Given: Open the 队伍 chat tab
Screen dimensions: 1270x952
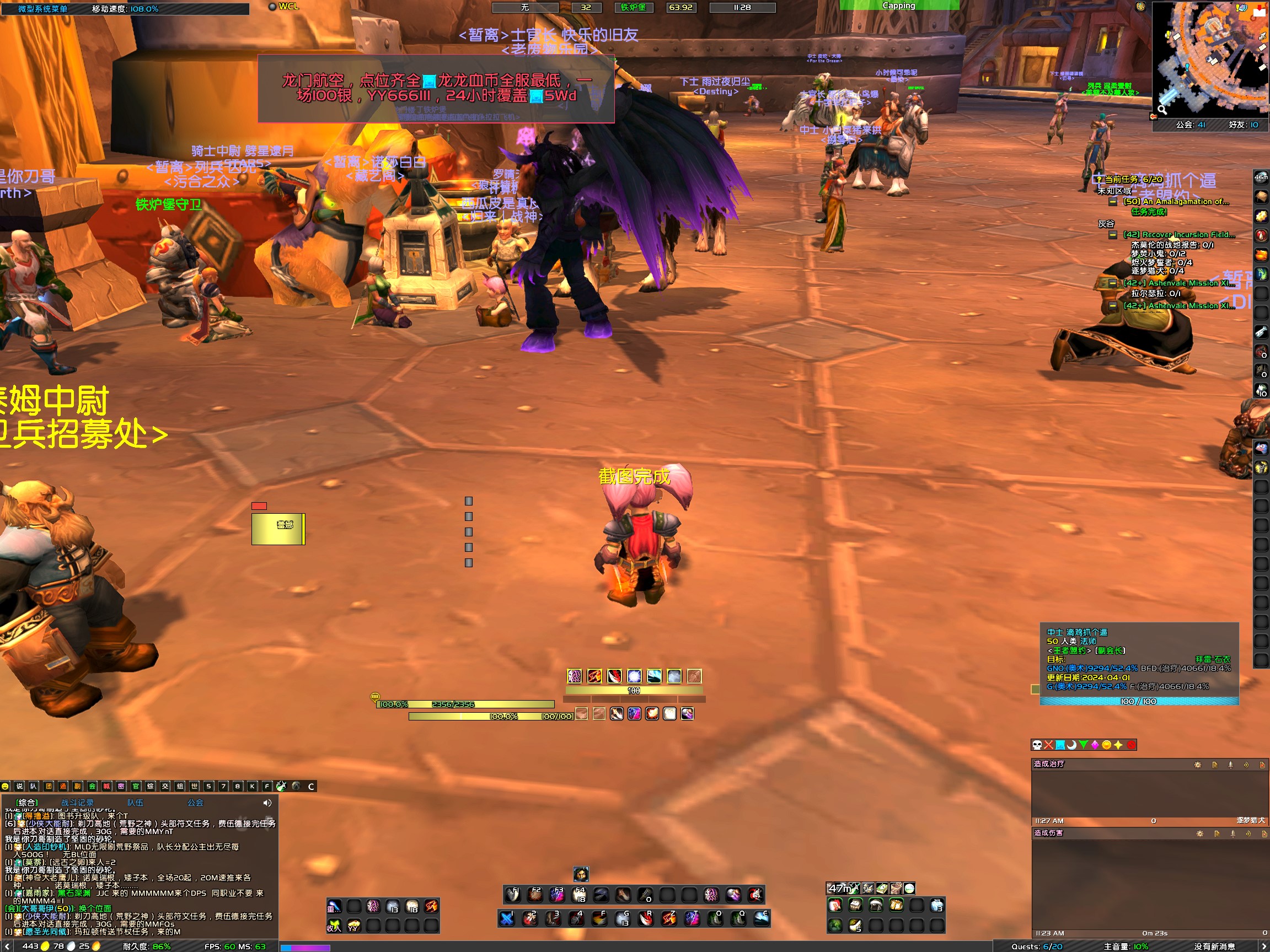Looking at the screenshot, I should [136, 803].
